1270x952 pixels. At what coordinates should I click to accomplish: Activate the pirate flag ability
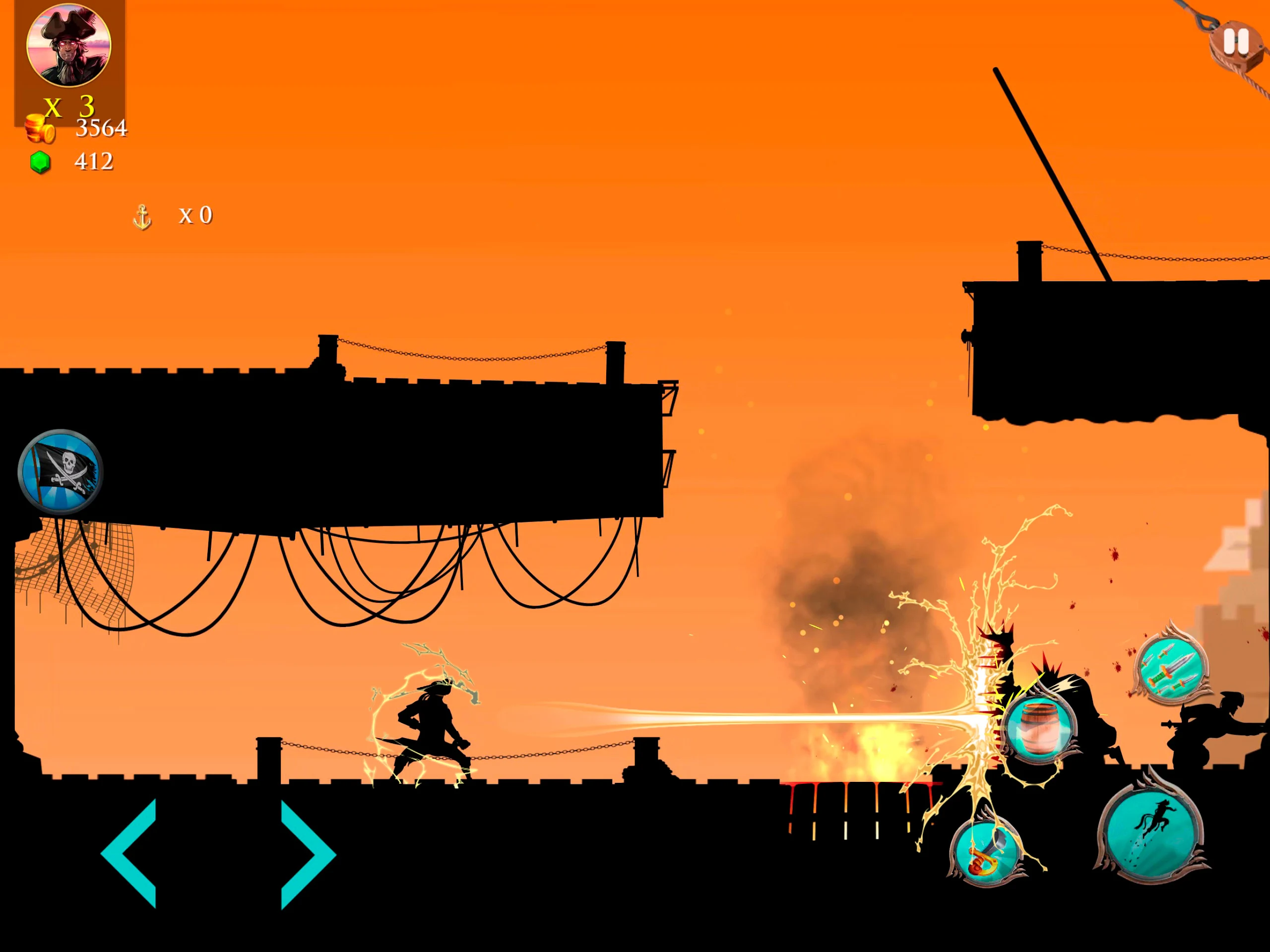[x=61, y=471]
